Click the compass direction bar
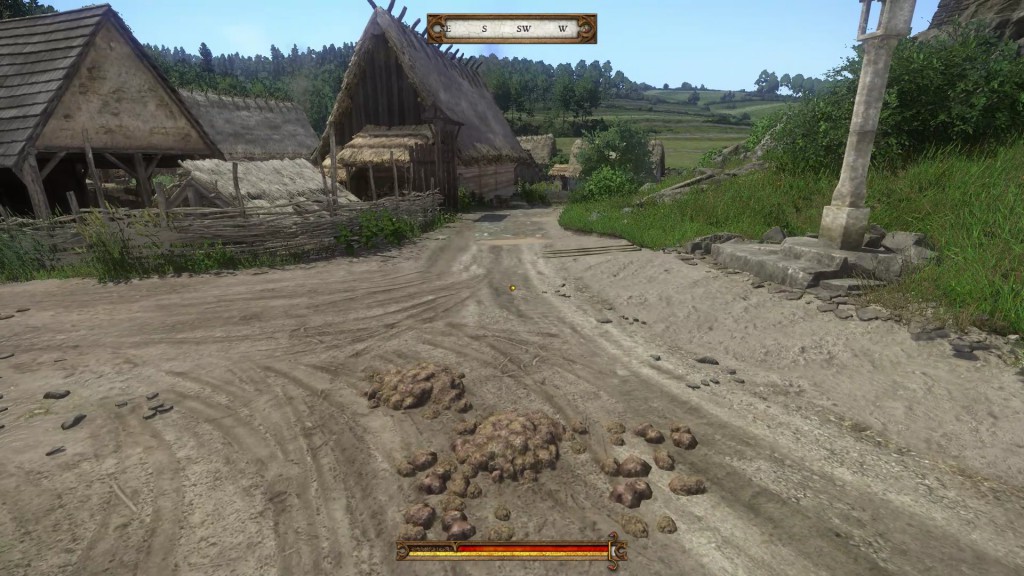 [511, 28]
